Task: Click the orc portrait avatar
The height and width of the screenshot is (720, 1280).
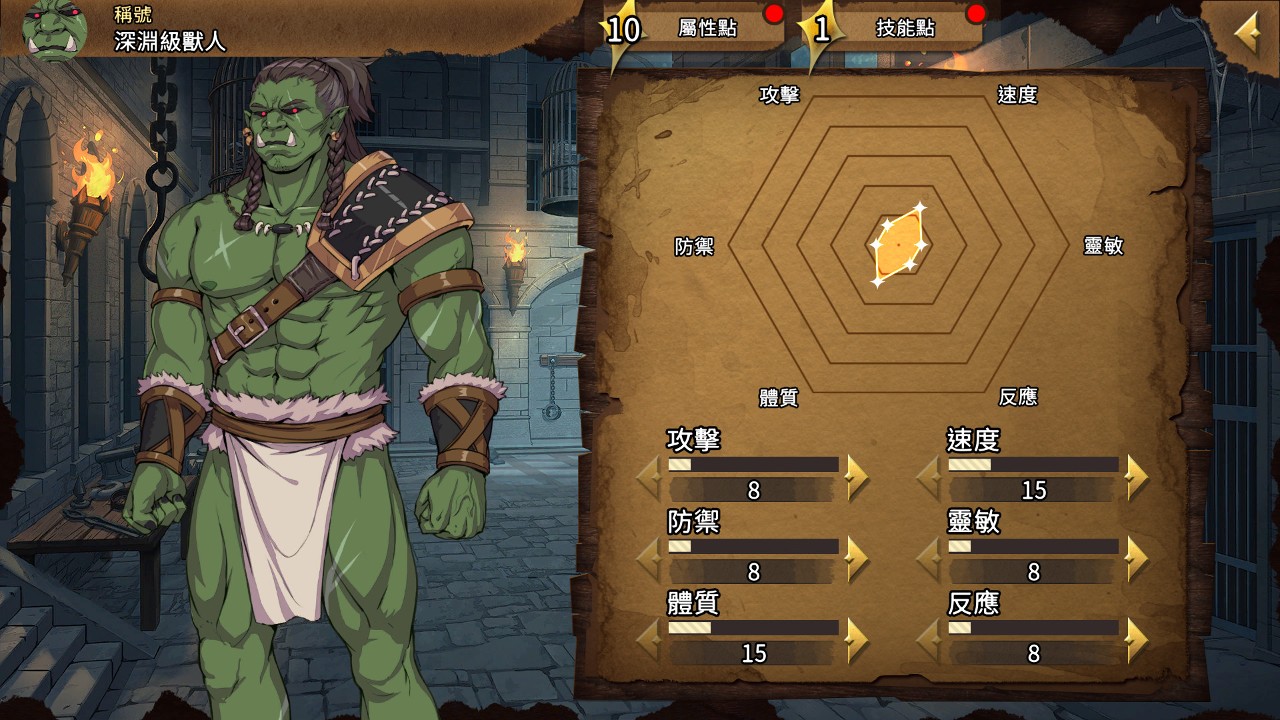Action: coord(55,30)
